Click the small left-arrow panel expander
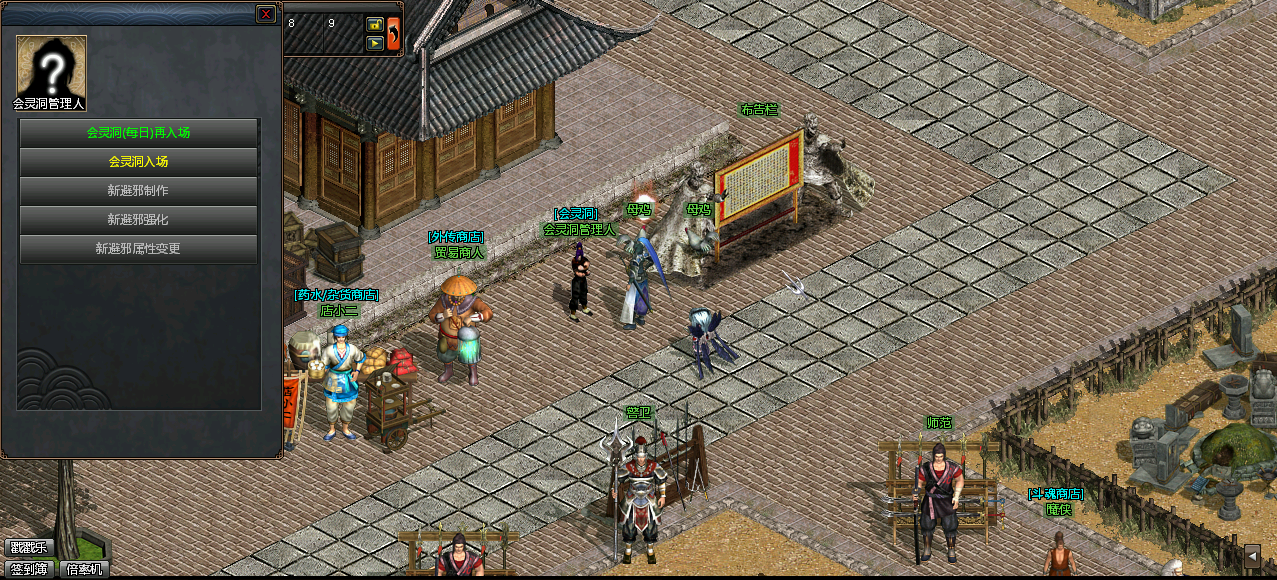 1252,554
